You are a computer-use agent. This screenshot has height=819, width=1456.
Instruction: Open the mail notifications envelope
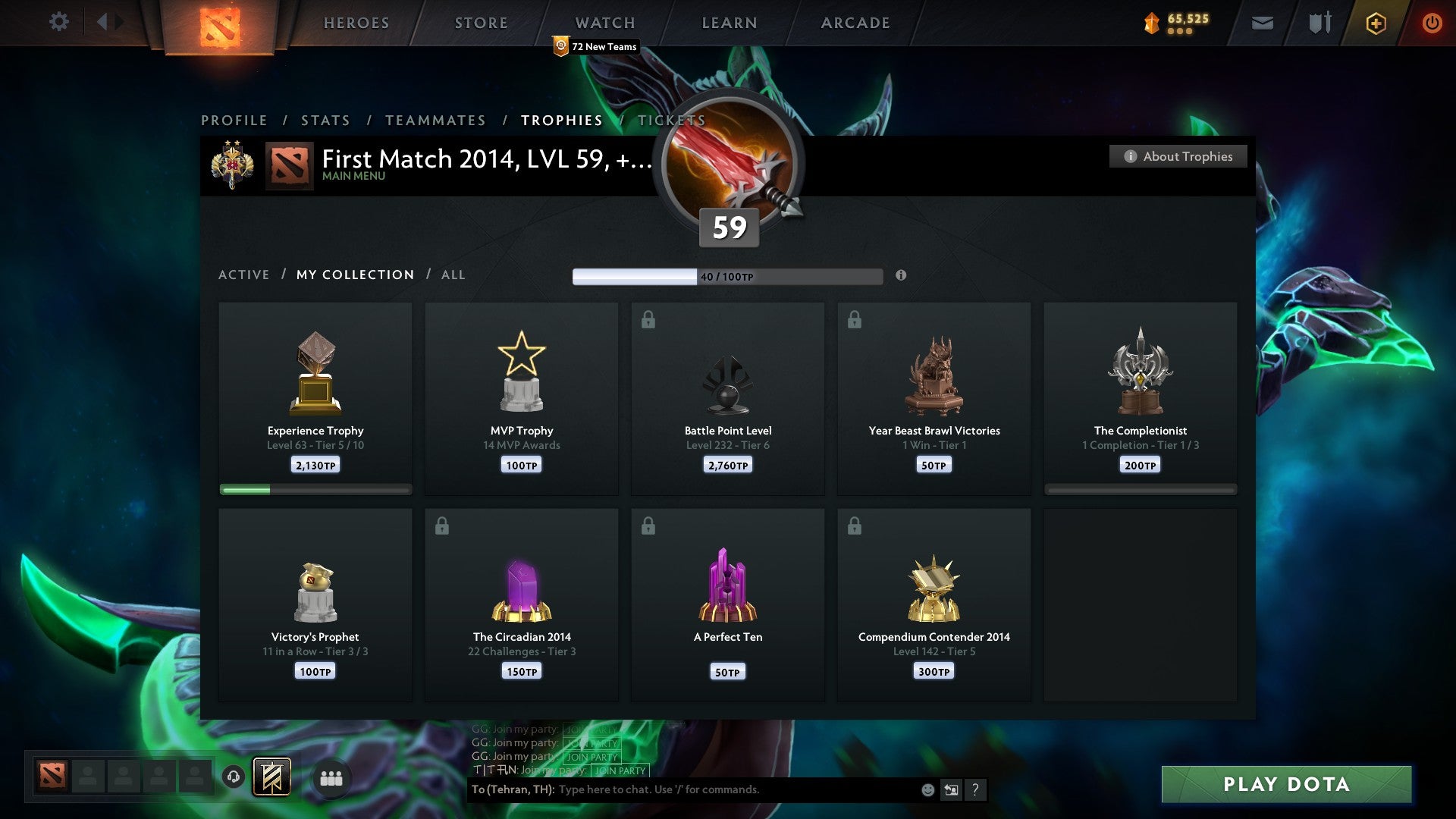pos(1263,23)
